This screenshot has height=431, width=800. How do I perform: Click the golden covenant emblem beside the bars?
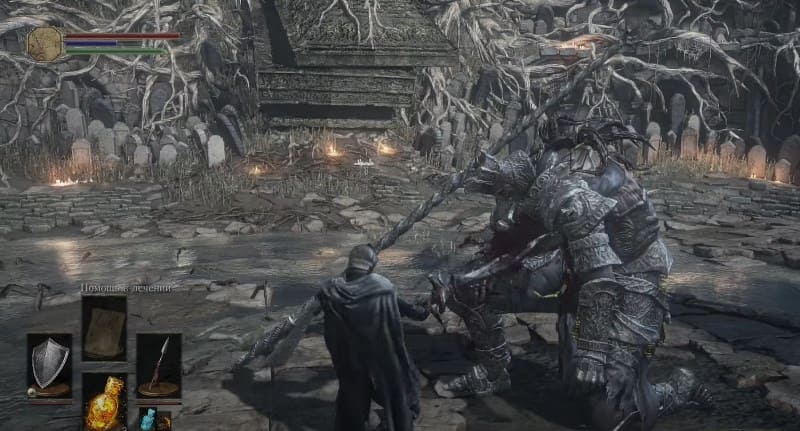point(45,43)
